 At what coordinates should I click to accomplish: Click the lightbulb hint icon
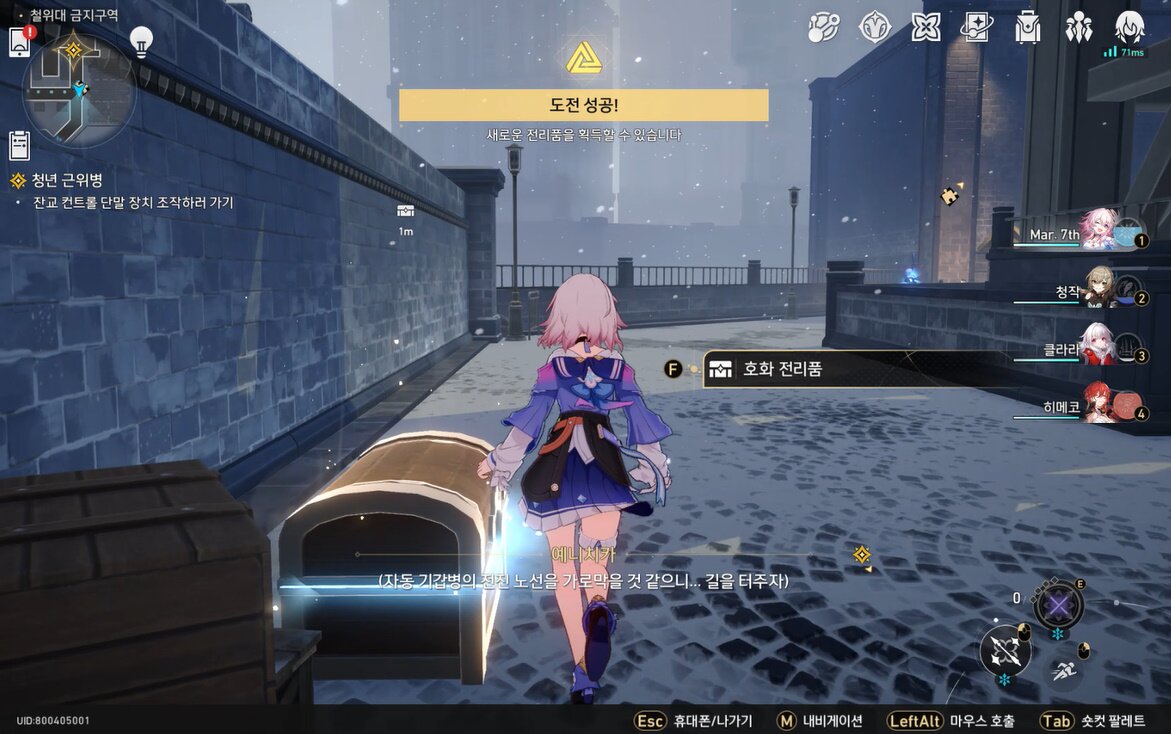(142, 43)
